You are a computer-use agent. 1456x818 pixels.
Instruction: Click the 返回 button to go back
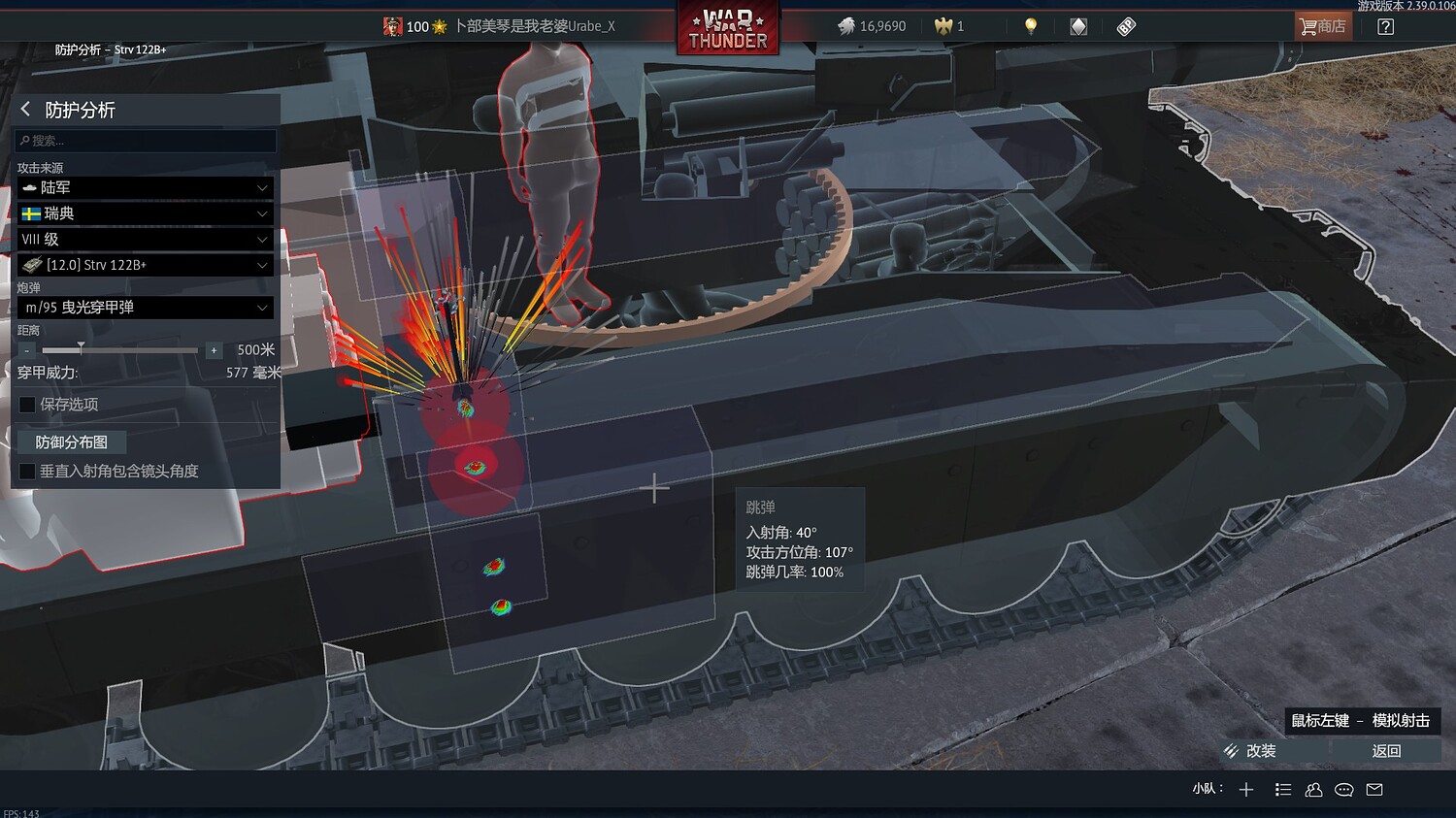point(1387,750)
